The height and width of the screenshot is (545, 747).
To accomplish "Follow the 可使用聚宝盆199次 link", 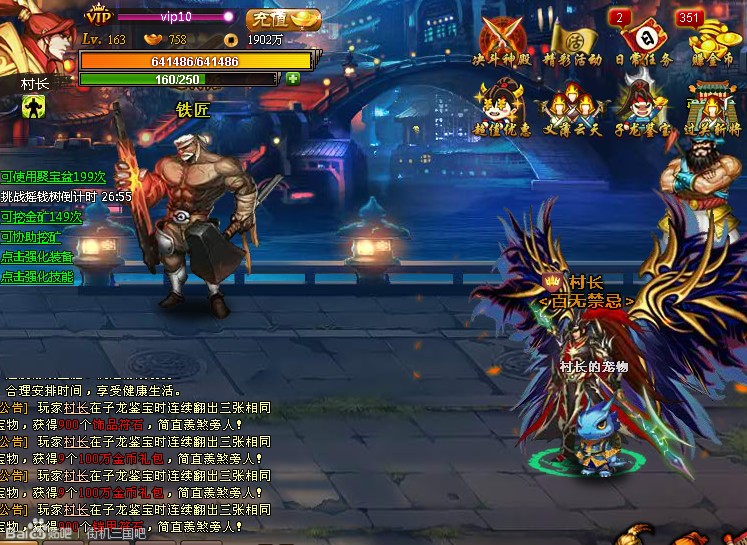I will tap(53, 177).
